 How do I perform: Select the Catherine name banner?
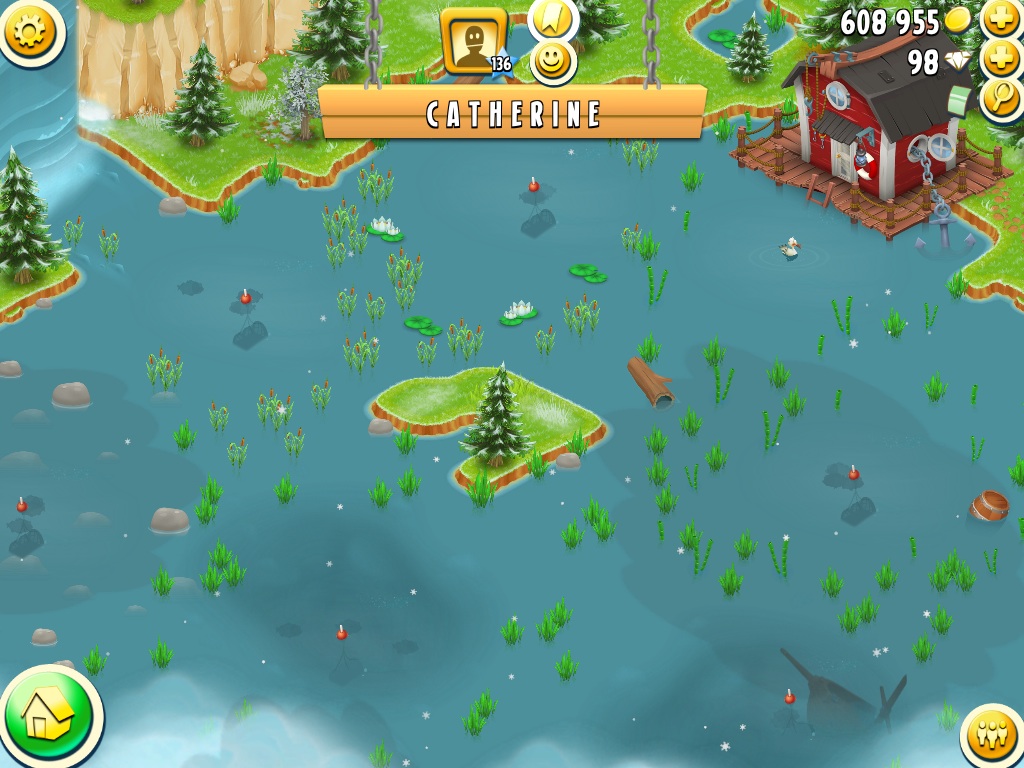tap(513, 113)
